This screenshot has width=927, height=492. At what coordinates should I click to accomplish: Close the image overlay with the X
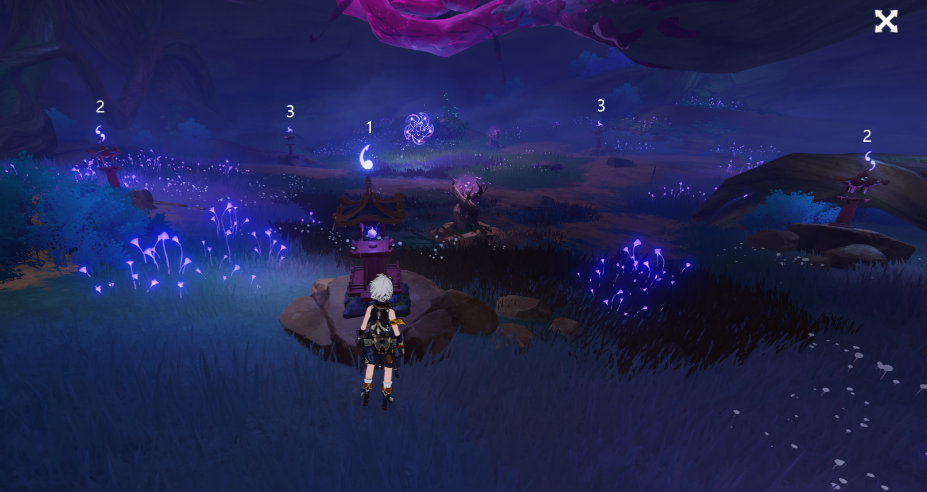[x=885, y=22]
